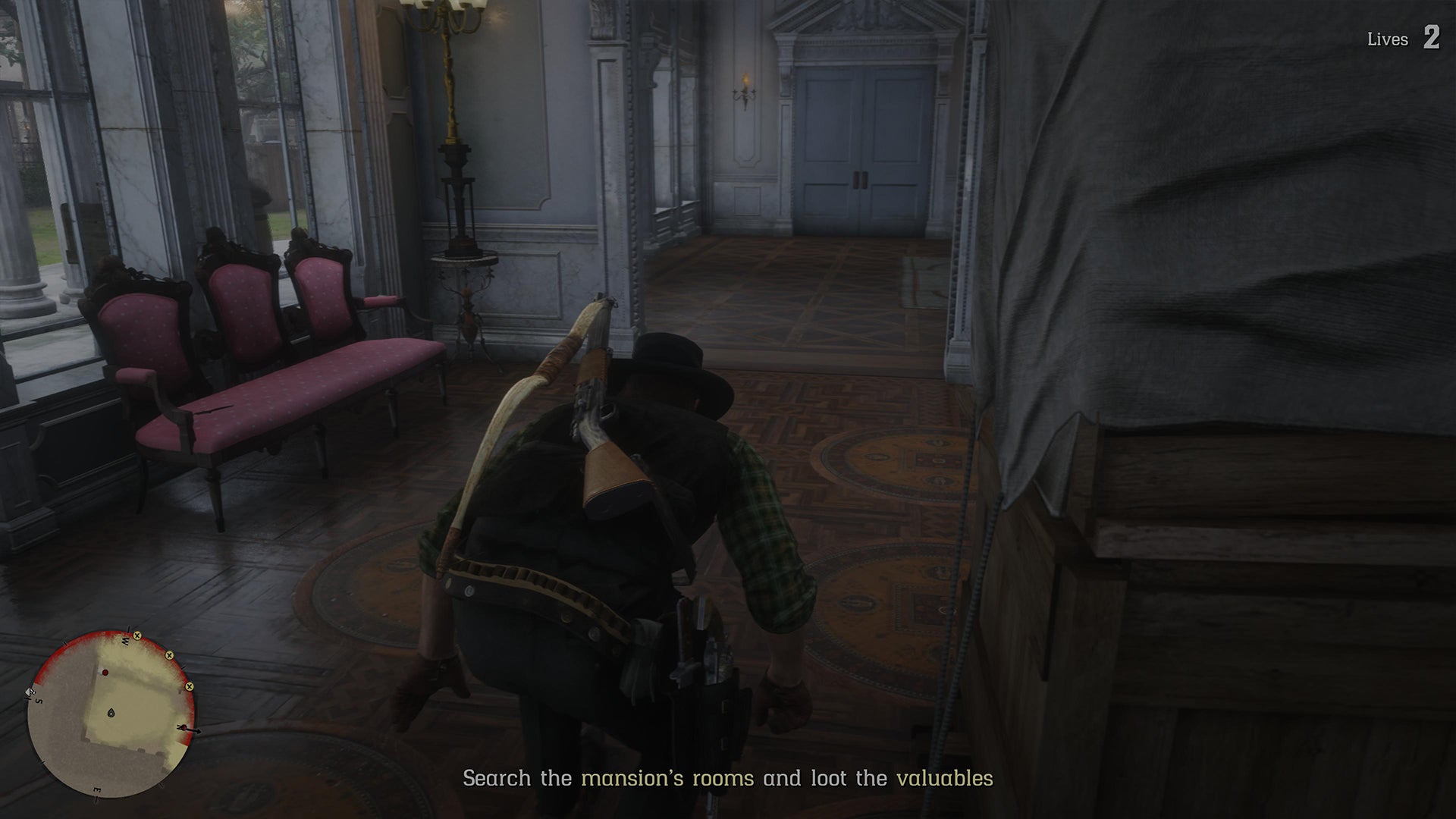Click the lowest enemy X blip on minimap edge
Image resolution: width=1456 pixels, height=819 pixels.
tap(190, 686)
